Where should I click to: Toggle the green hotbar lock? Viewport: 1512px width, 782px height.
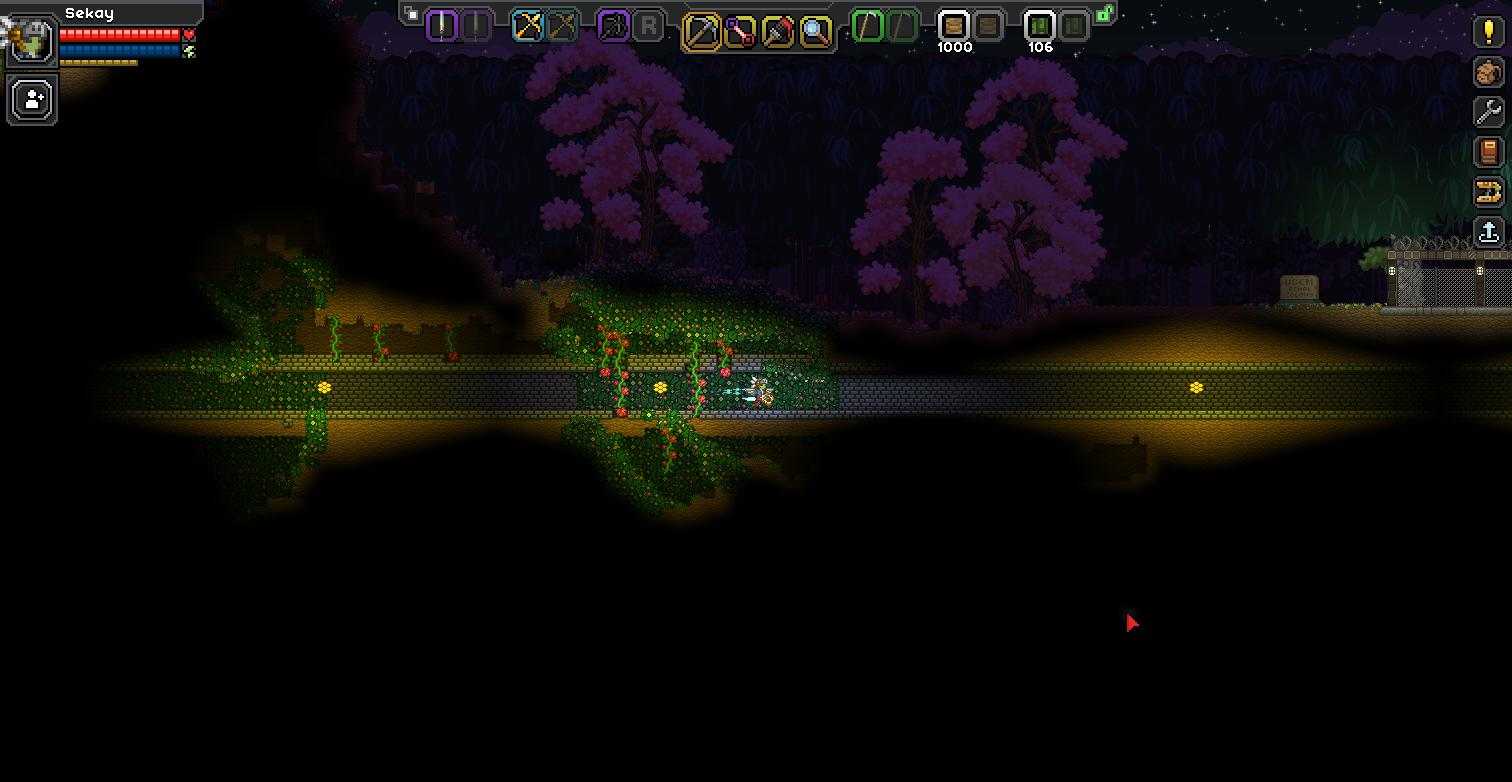(1105, 14)
